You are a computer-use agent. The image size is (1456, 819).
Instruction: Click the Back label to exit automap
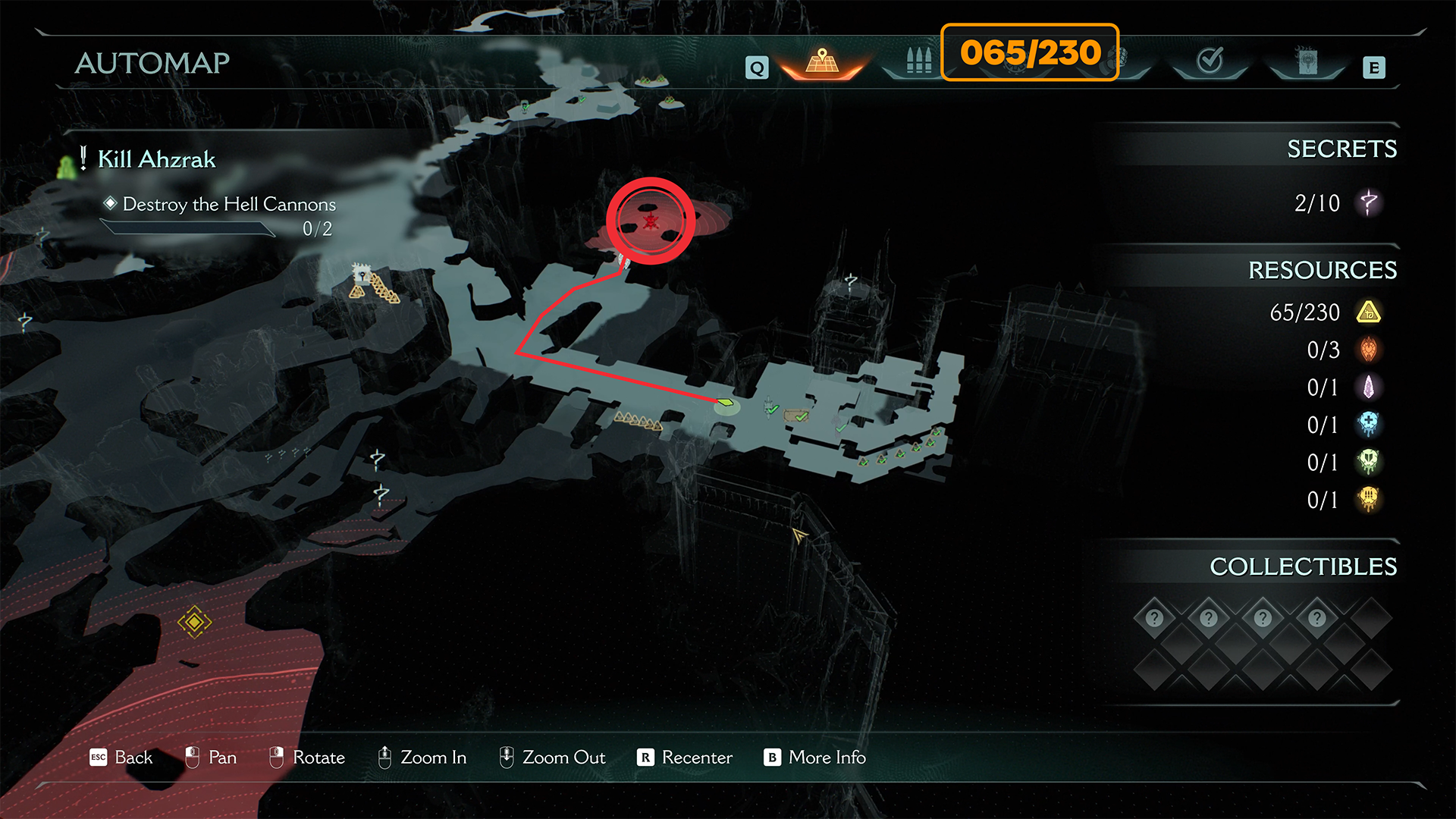133,758
